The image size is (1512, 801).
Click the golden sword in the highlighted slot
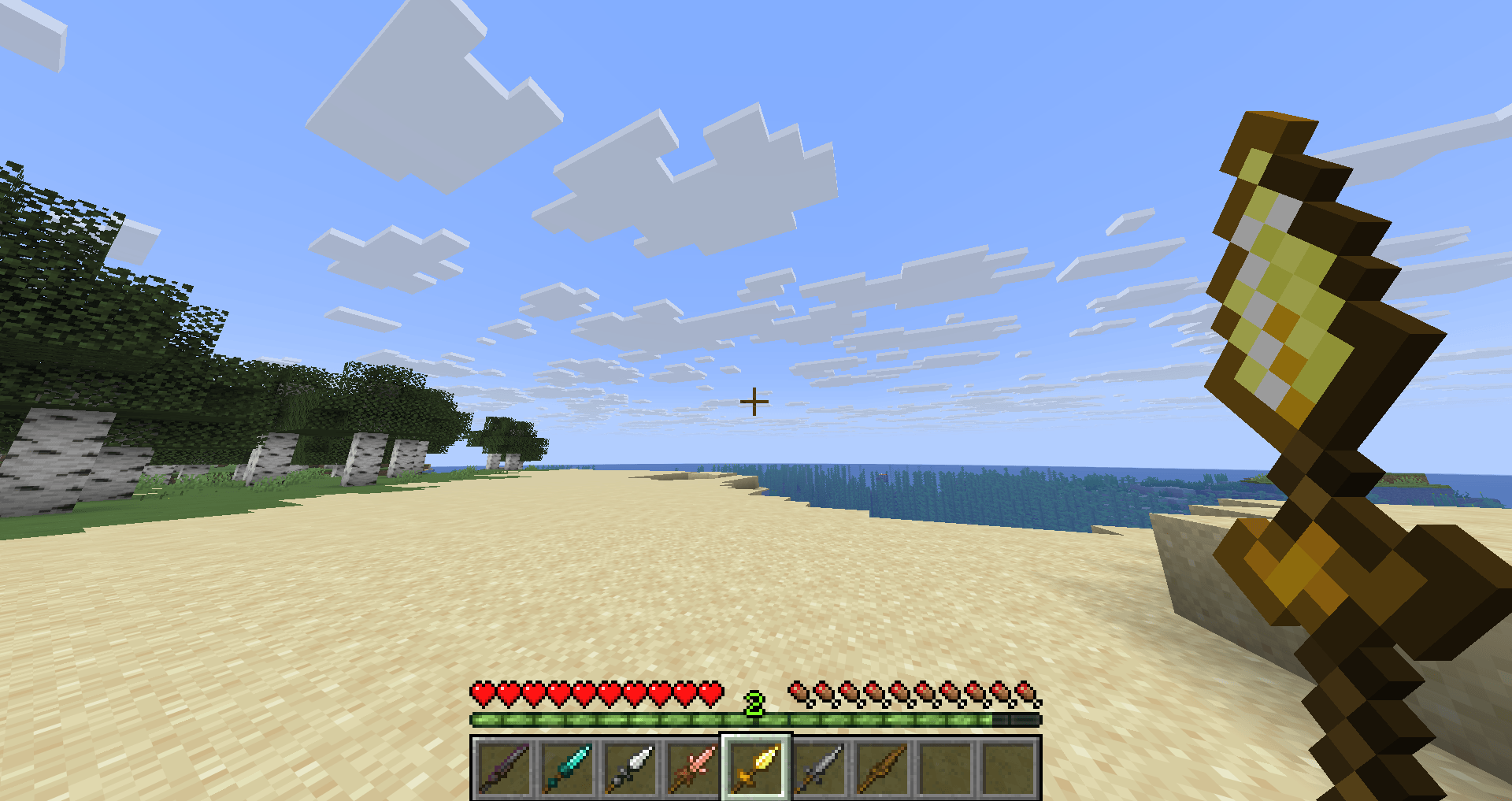754,768
